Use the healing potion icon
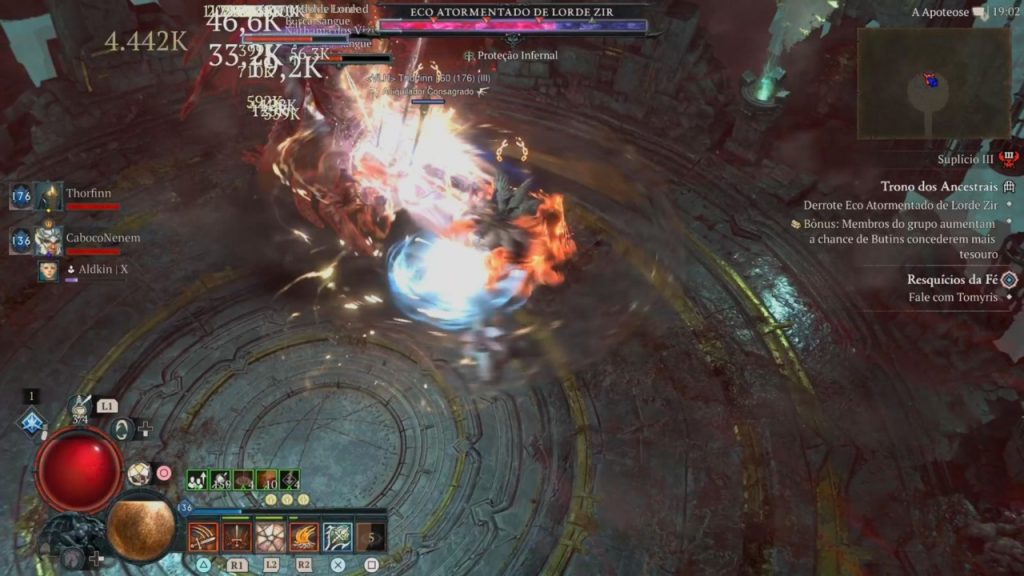The image size is (1024, 576). point(80,406)
